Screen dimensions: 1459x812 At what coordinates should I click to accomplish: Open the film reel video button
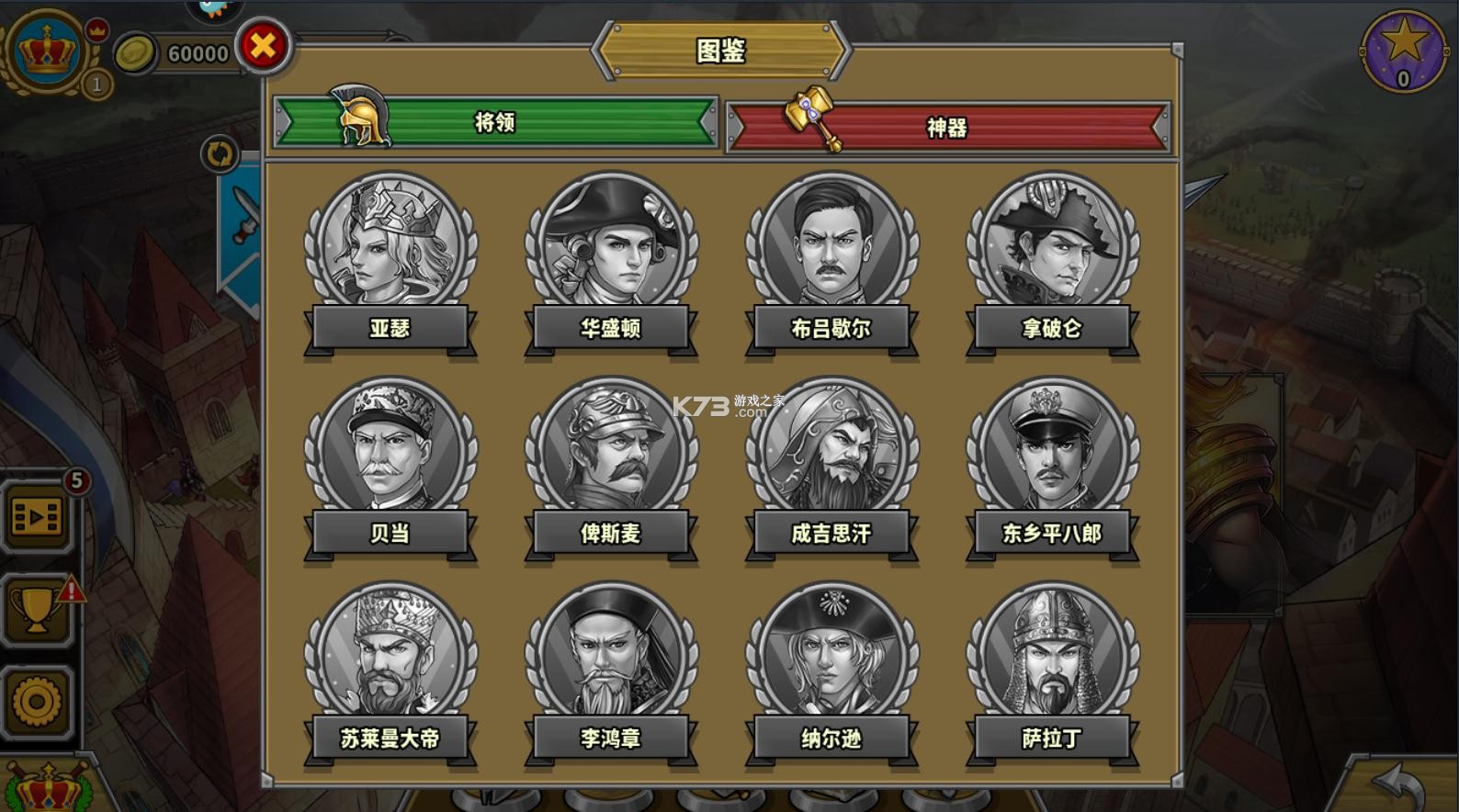pyautogui.click(x=37, y=517)
